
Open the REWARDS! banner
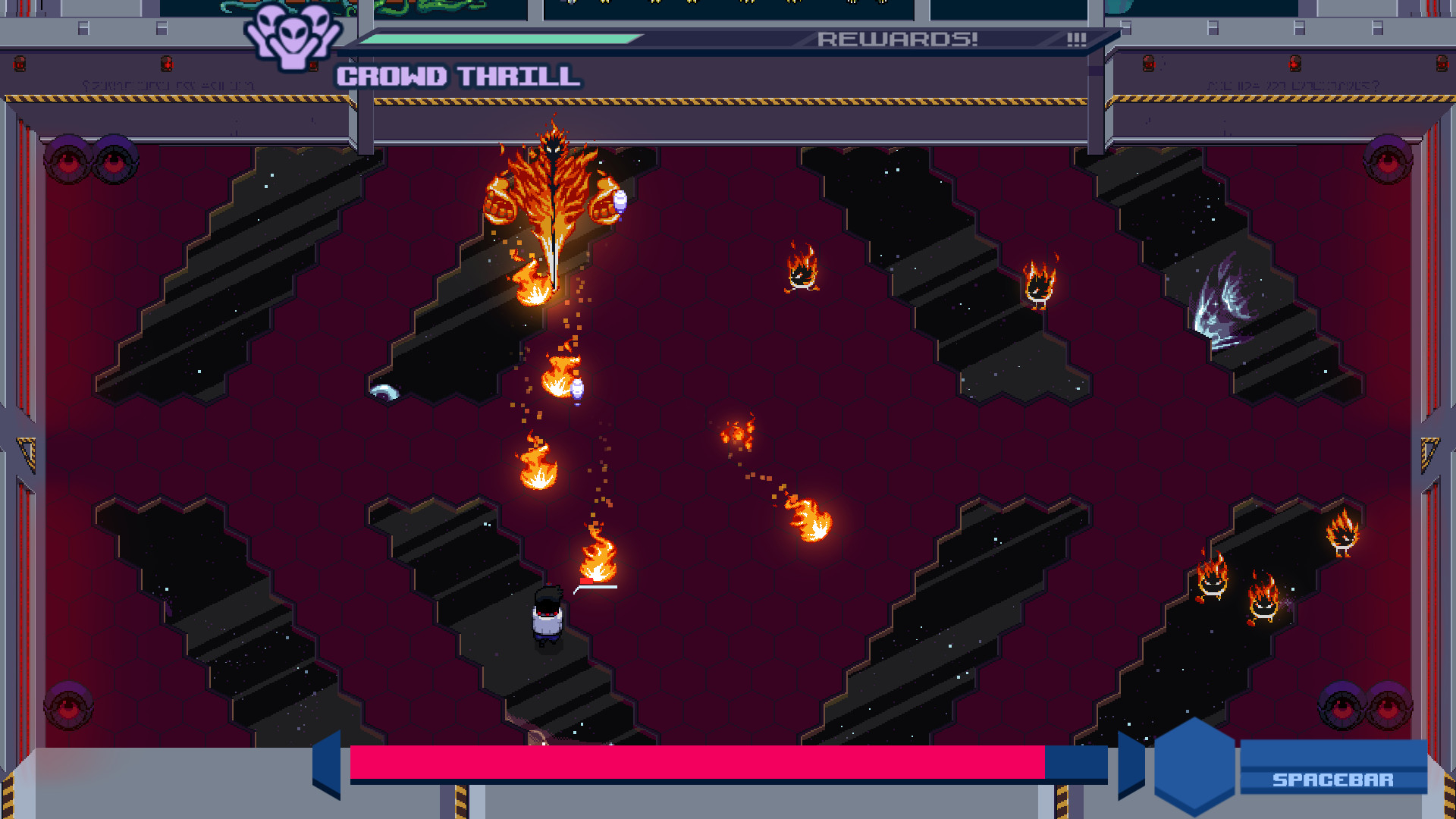click(899, 40)
